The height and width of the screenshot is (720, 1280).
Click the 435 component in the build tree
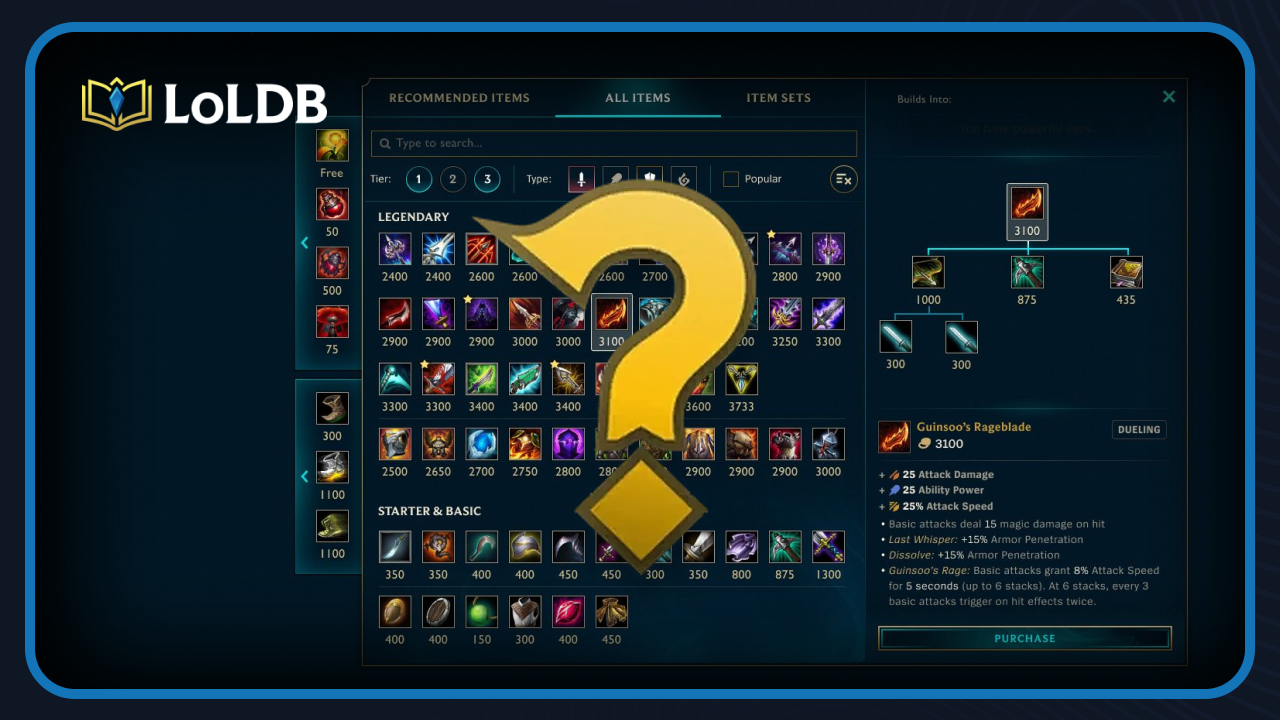tap(1125, 272)
